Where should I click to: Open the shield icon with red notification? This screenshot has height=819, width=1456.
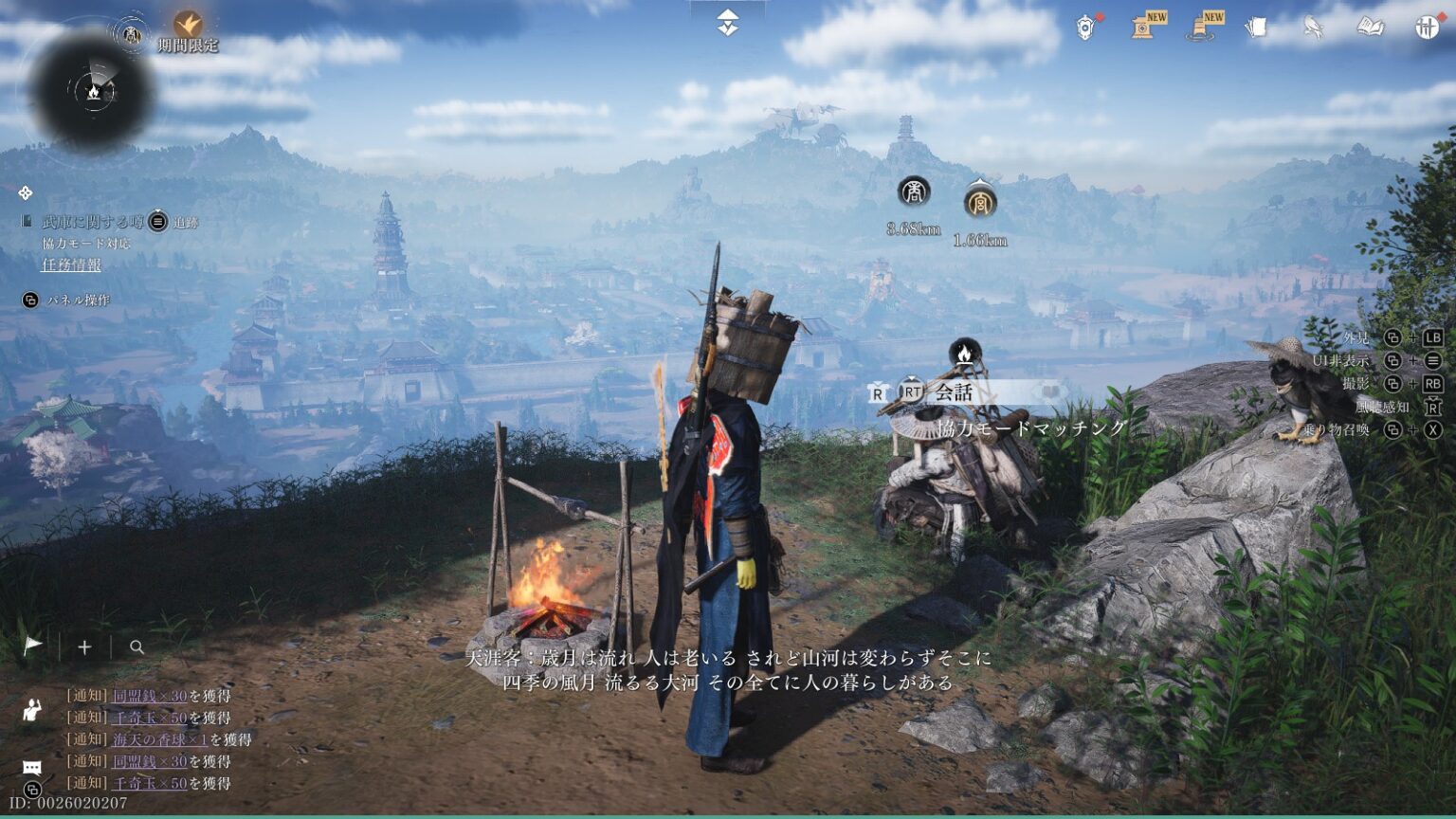tap(1086, 27)
